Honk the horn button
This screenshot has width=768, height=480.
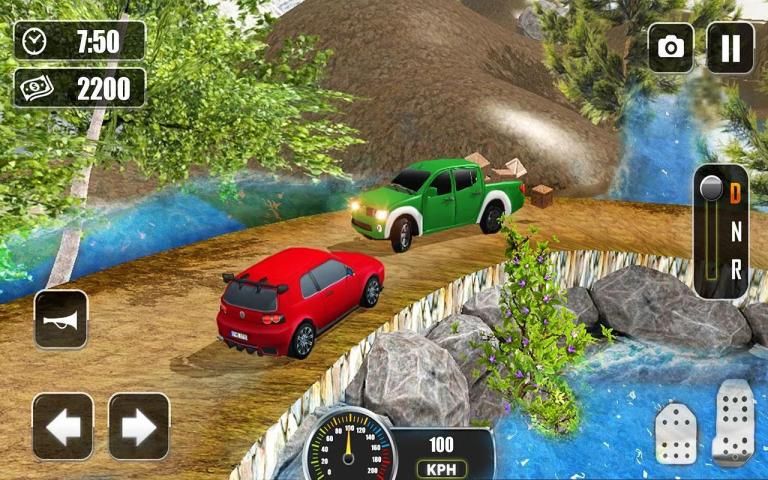point(61,319)
